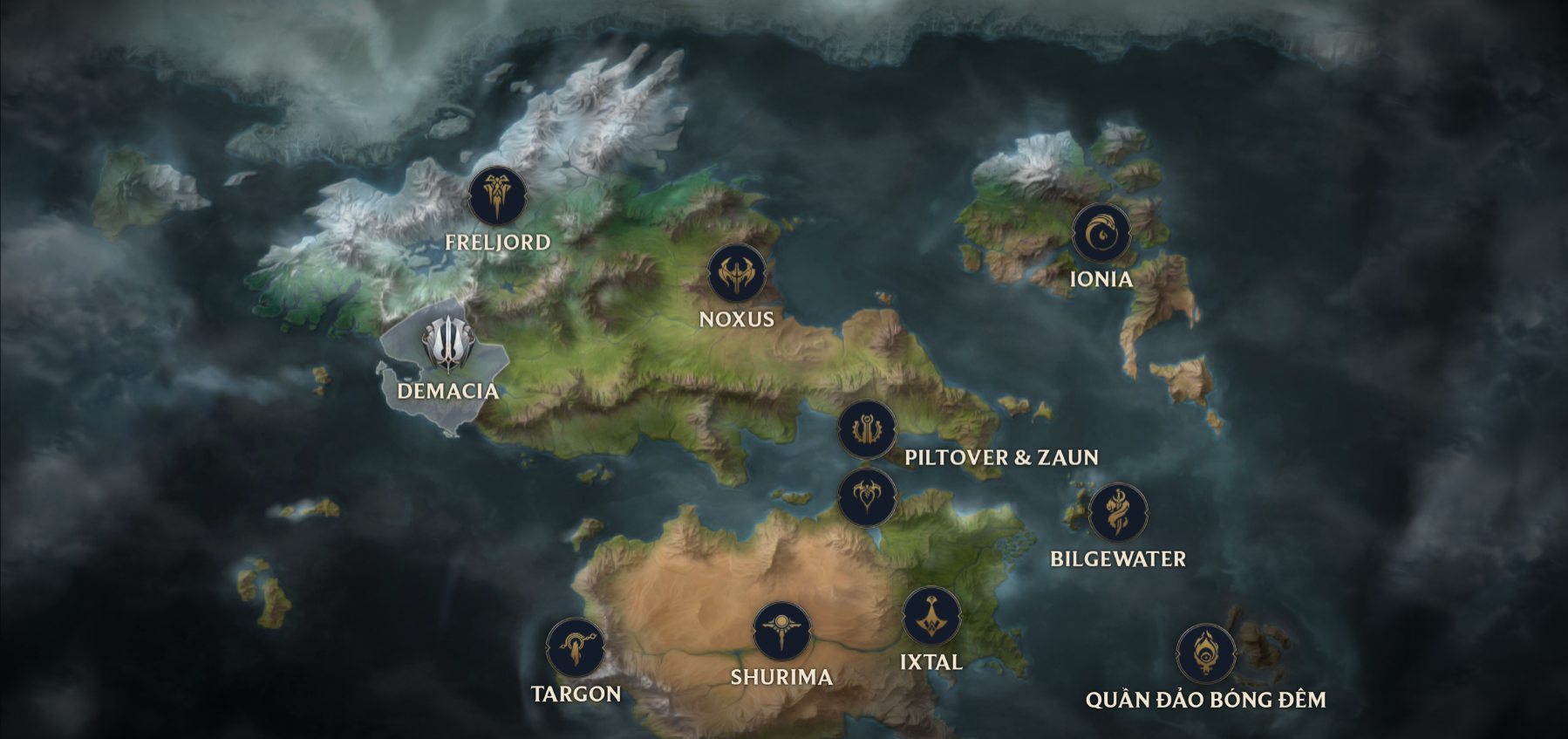Select the Ionia region emblem
Image resolution: width=1568 pixels, height=739 pixels.
(1101, 233)
